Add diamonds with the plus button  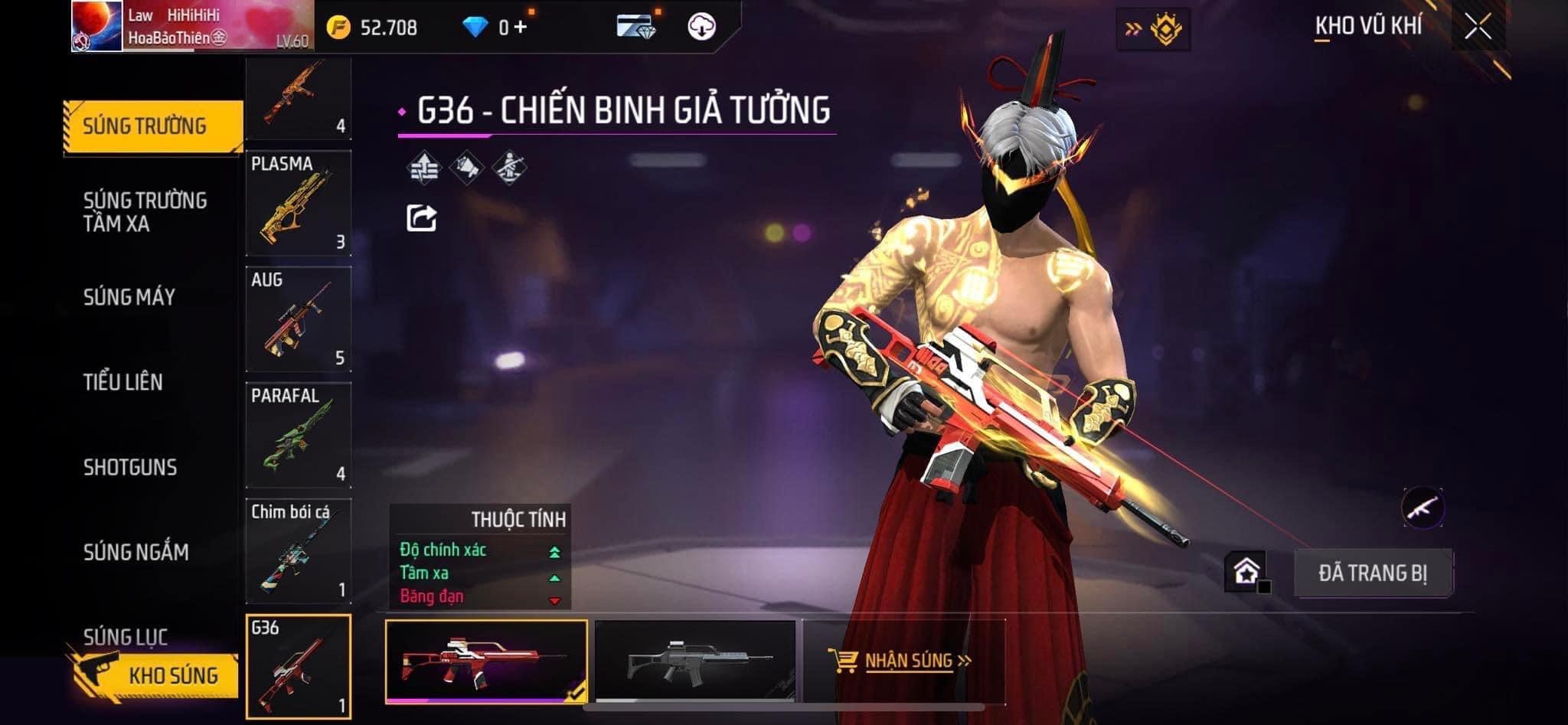pos(521,28)
